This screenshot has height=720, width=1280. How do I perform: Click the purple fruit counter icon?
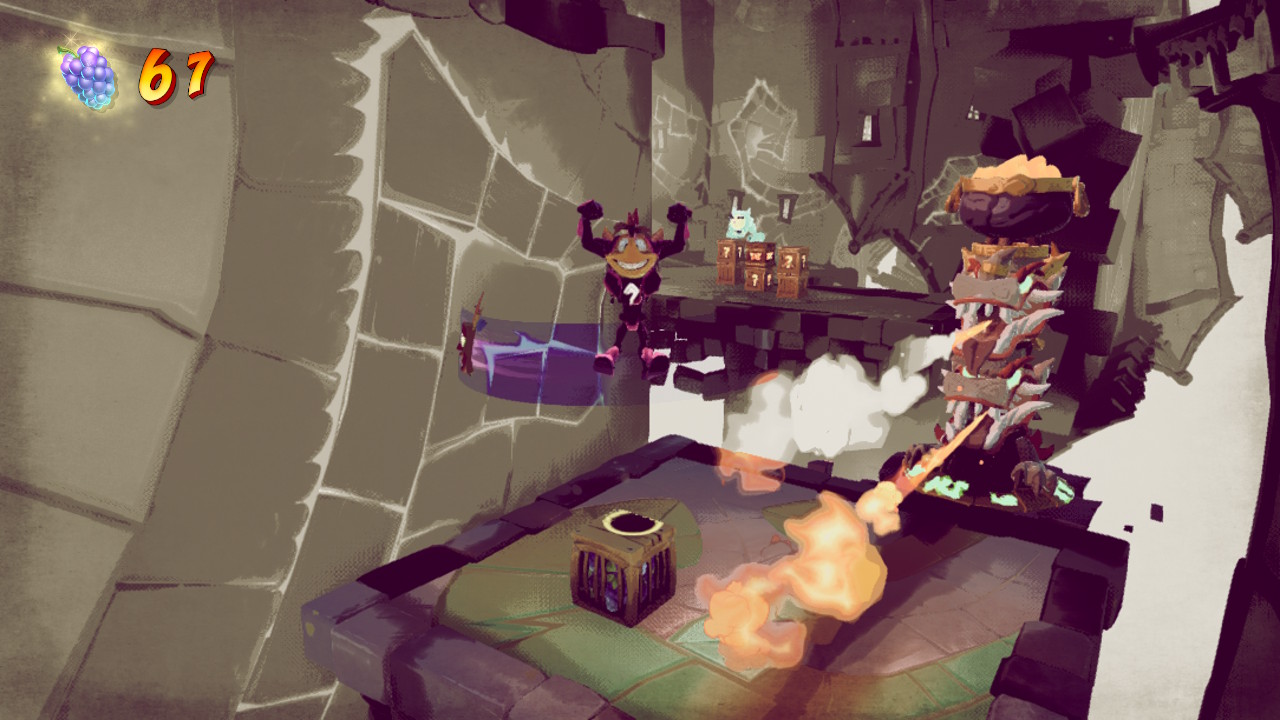click(87, 77)
